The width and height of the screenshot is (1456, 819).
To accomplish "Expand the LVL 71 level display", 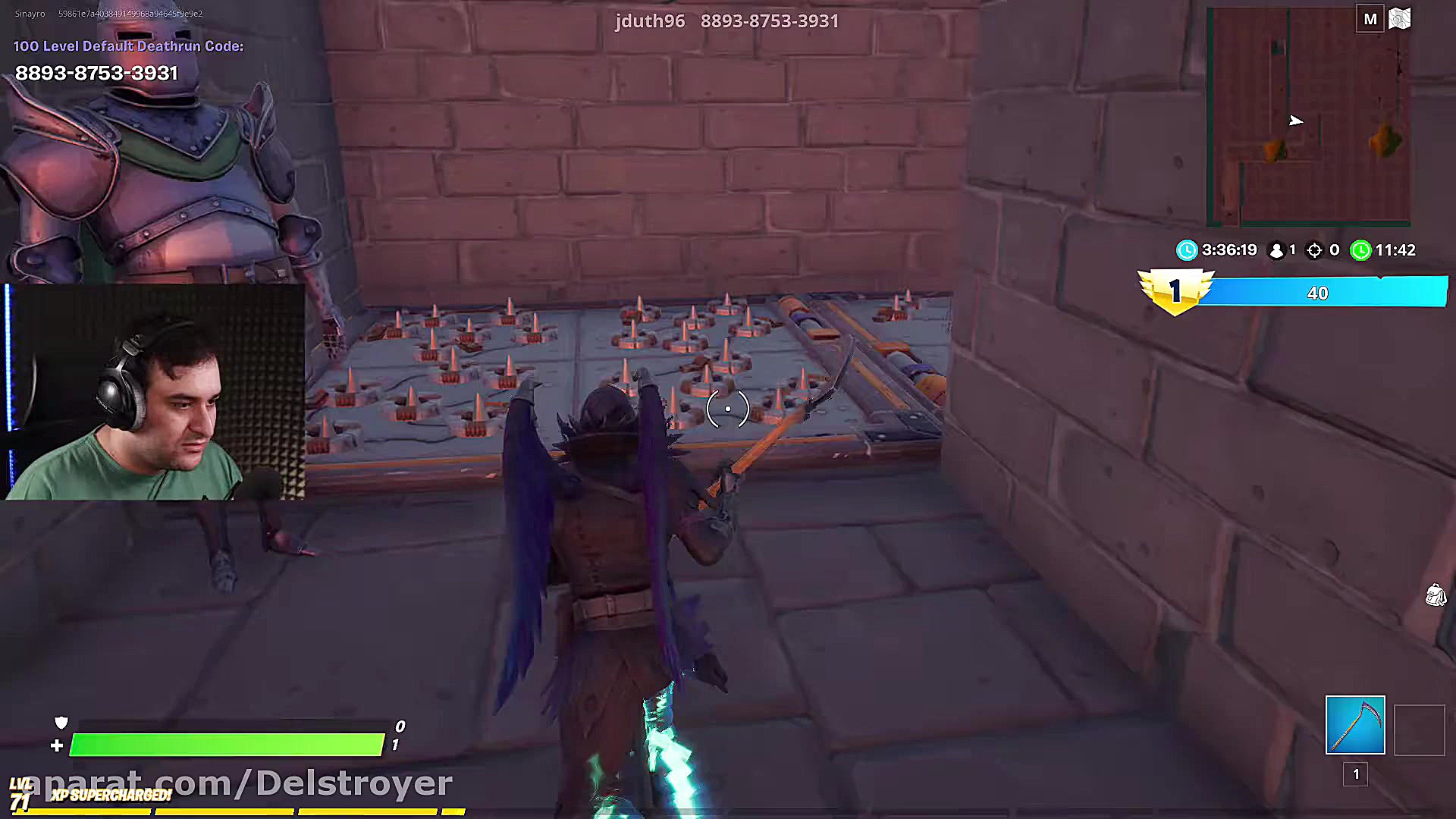I will pyautogui.click(x=20, y=791).
